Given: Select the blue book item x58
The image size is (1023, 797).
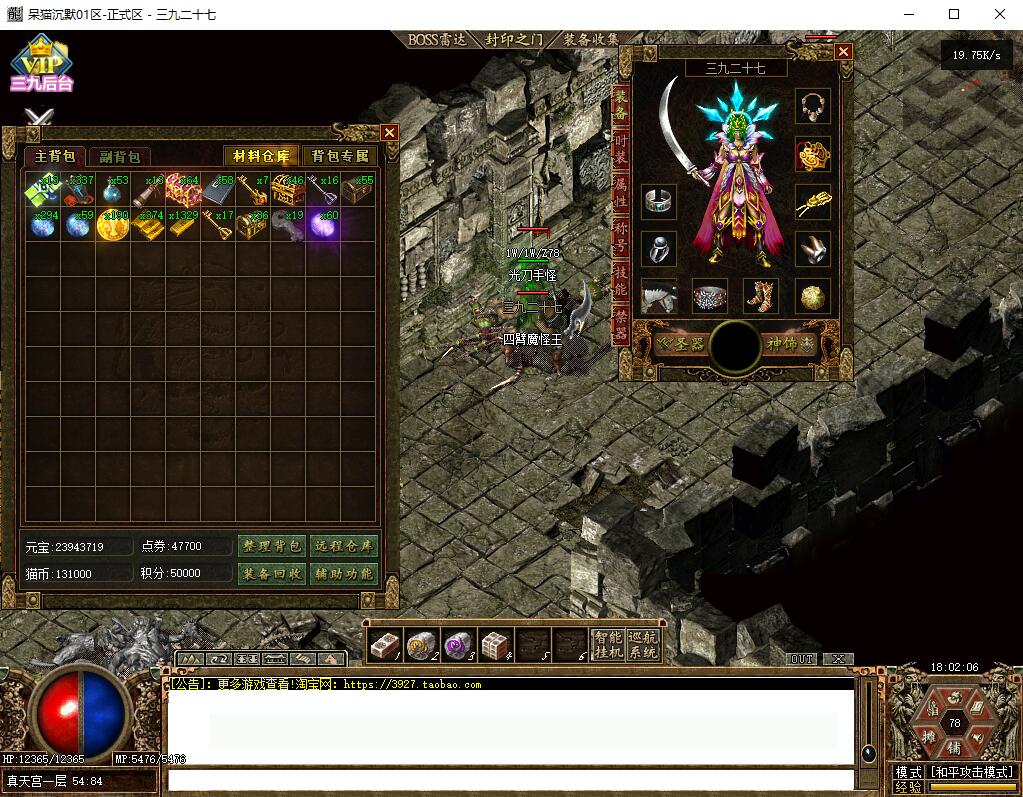Looking at the screenshot, I should (x=216, y=190).
